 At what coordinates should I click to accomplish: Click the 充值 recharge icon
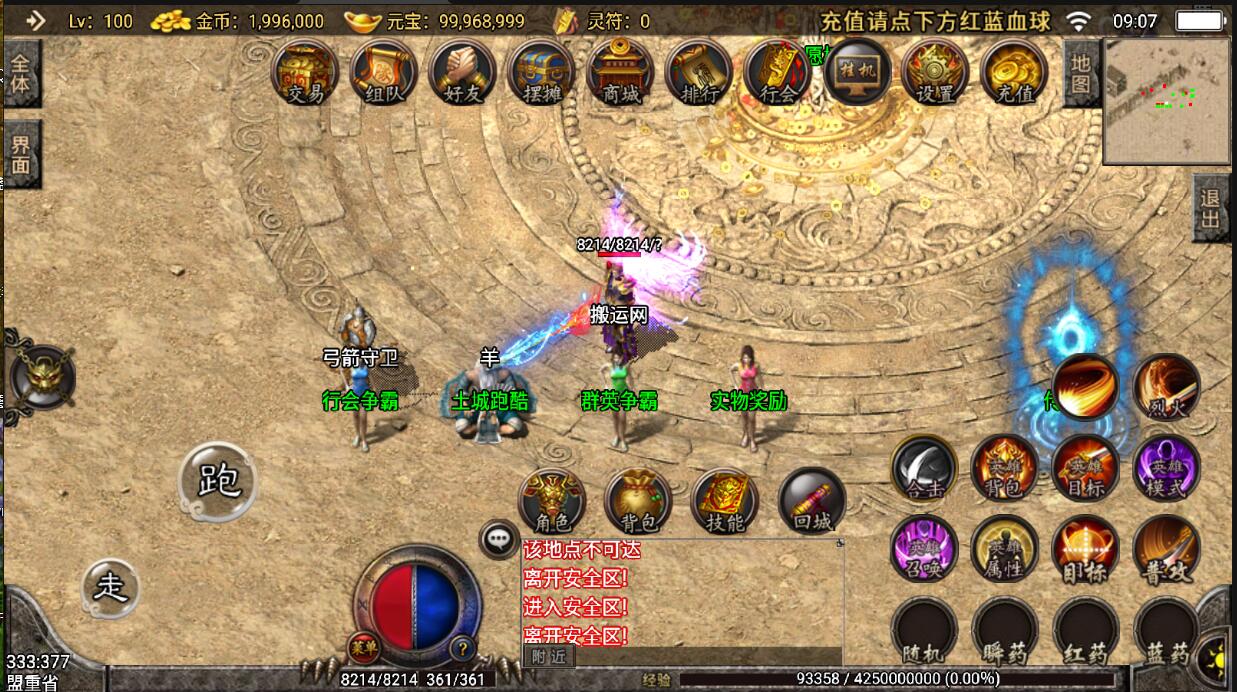(x=1014, y=72)
